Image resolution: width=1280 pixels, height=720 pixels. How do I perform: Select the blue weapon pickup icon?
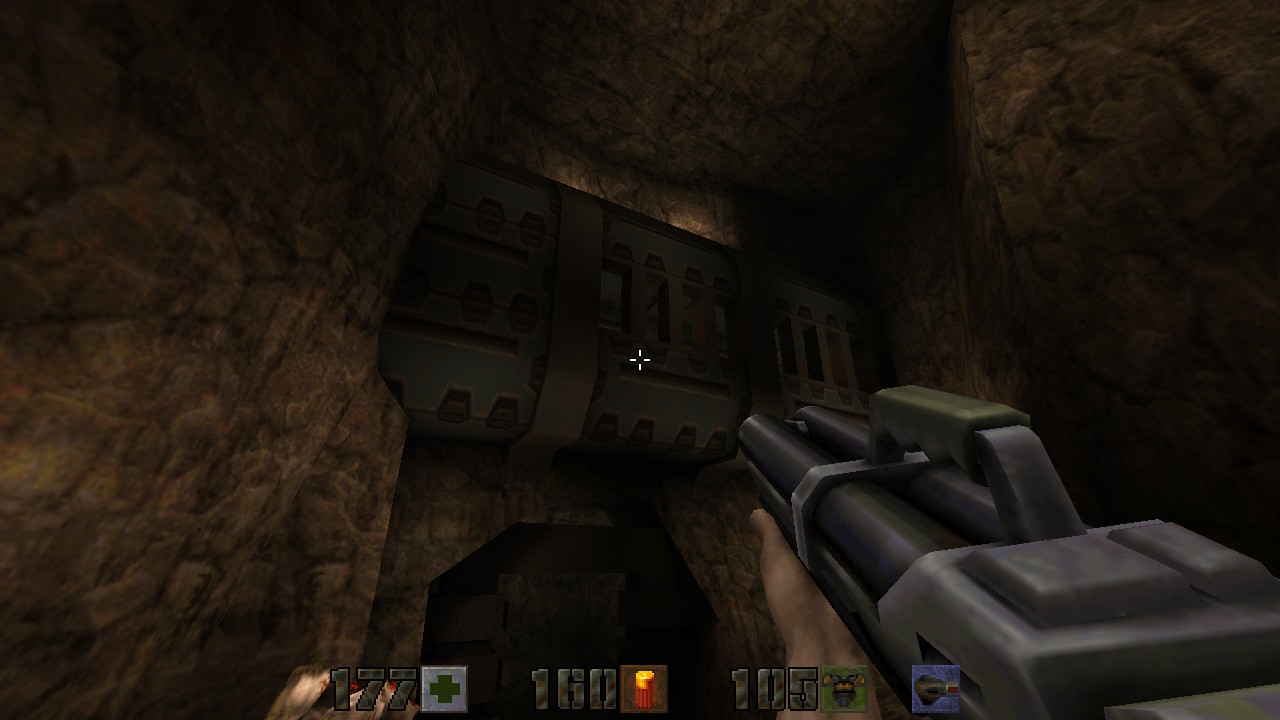coord(935,689)
